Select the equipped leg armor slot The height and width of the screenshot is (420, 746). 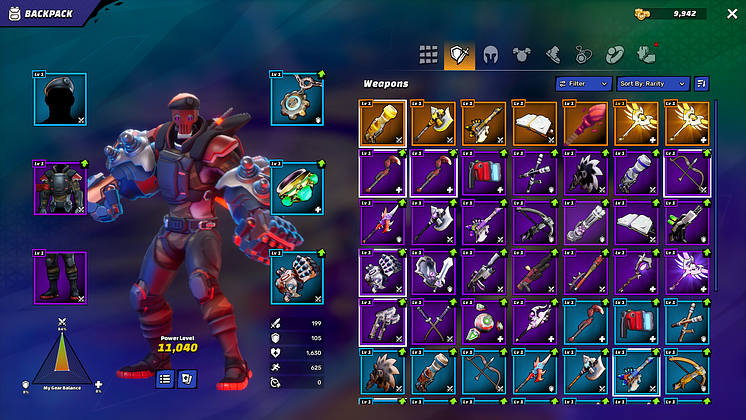60,277
